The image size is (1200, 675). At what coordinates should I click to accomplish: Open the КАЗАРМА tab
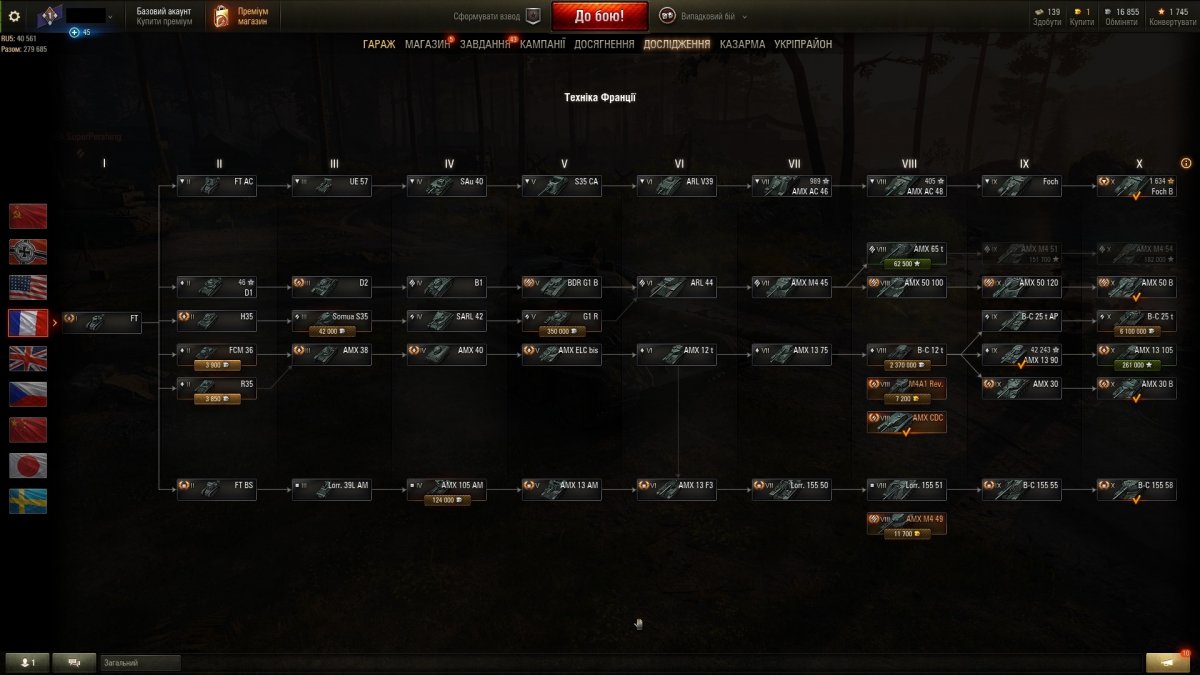(742, 44)
